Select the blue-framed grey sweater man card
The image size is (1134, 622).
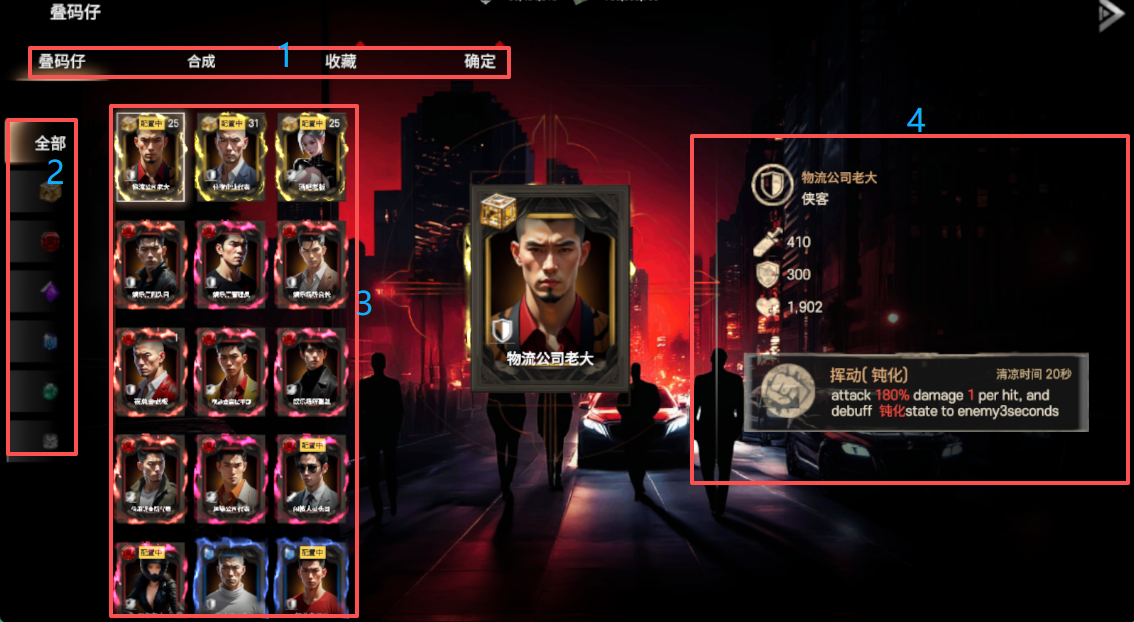click(x=231, y=580)
